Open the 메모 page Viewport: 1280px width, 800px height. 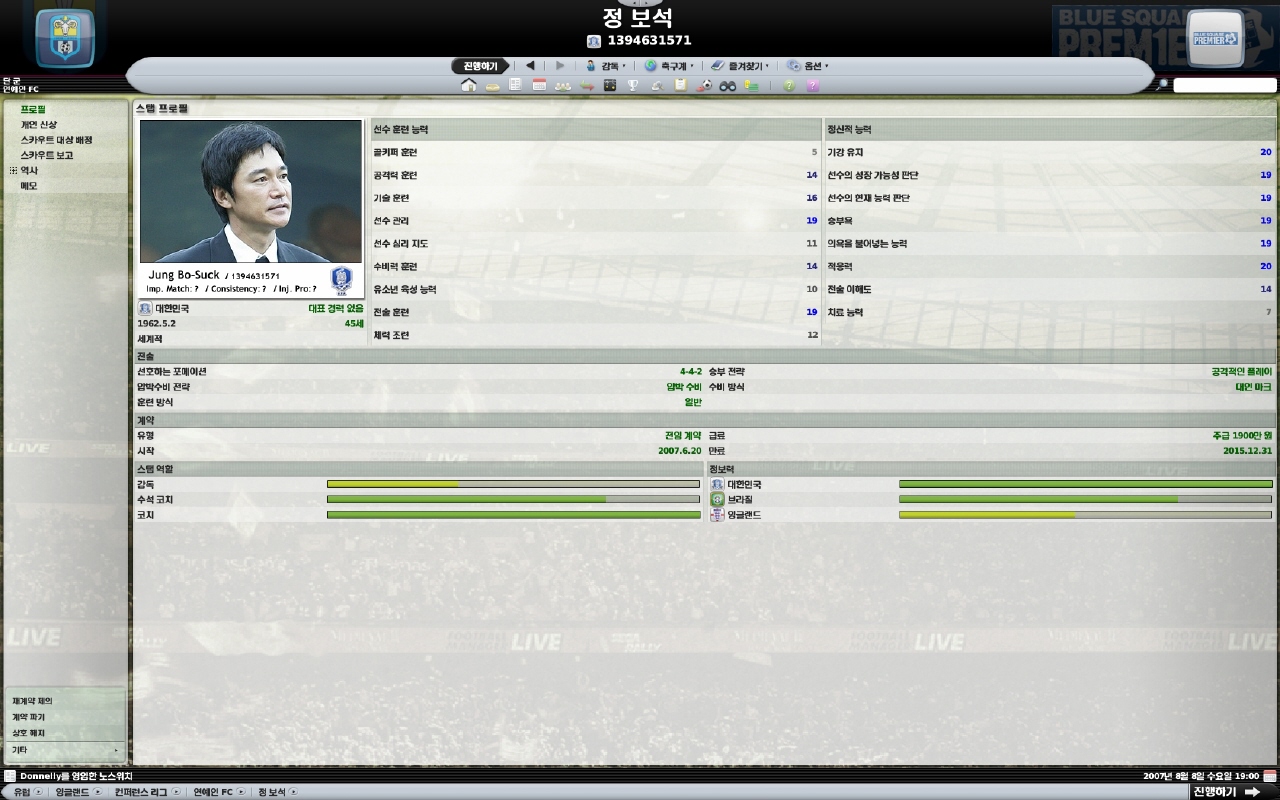click(x=29, y=186)
